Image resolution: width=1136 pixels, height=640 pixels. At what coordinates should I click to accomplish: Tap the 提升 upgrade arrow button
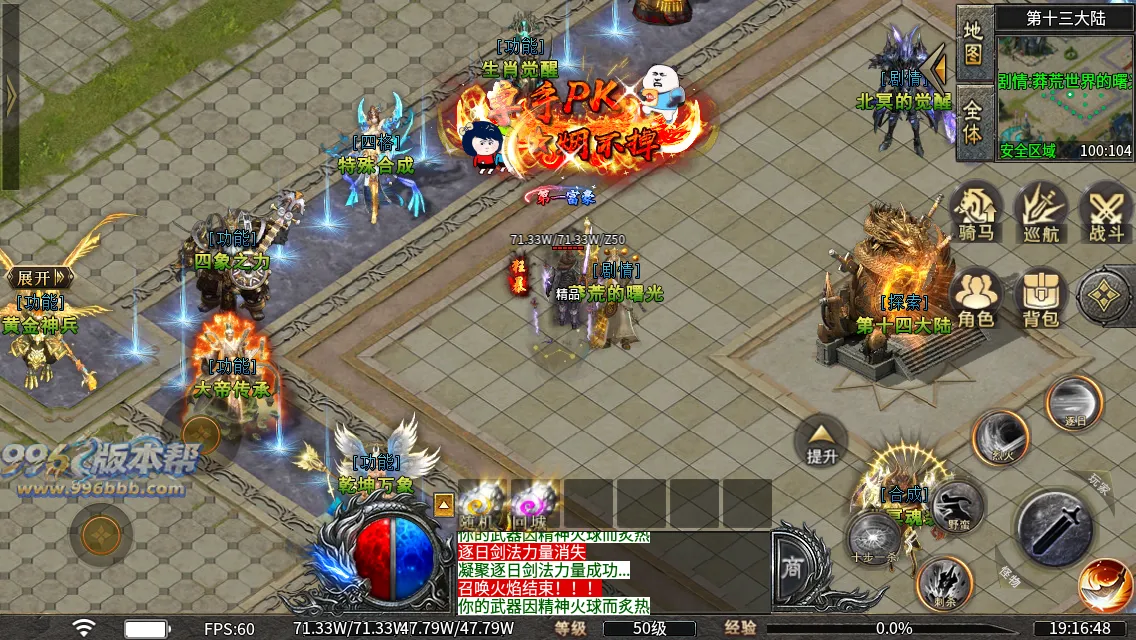click(x=821, y=441)
